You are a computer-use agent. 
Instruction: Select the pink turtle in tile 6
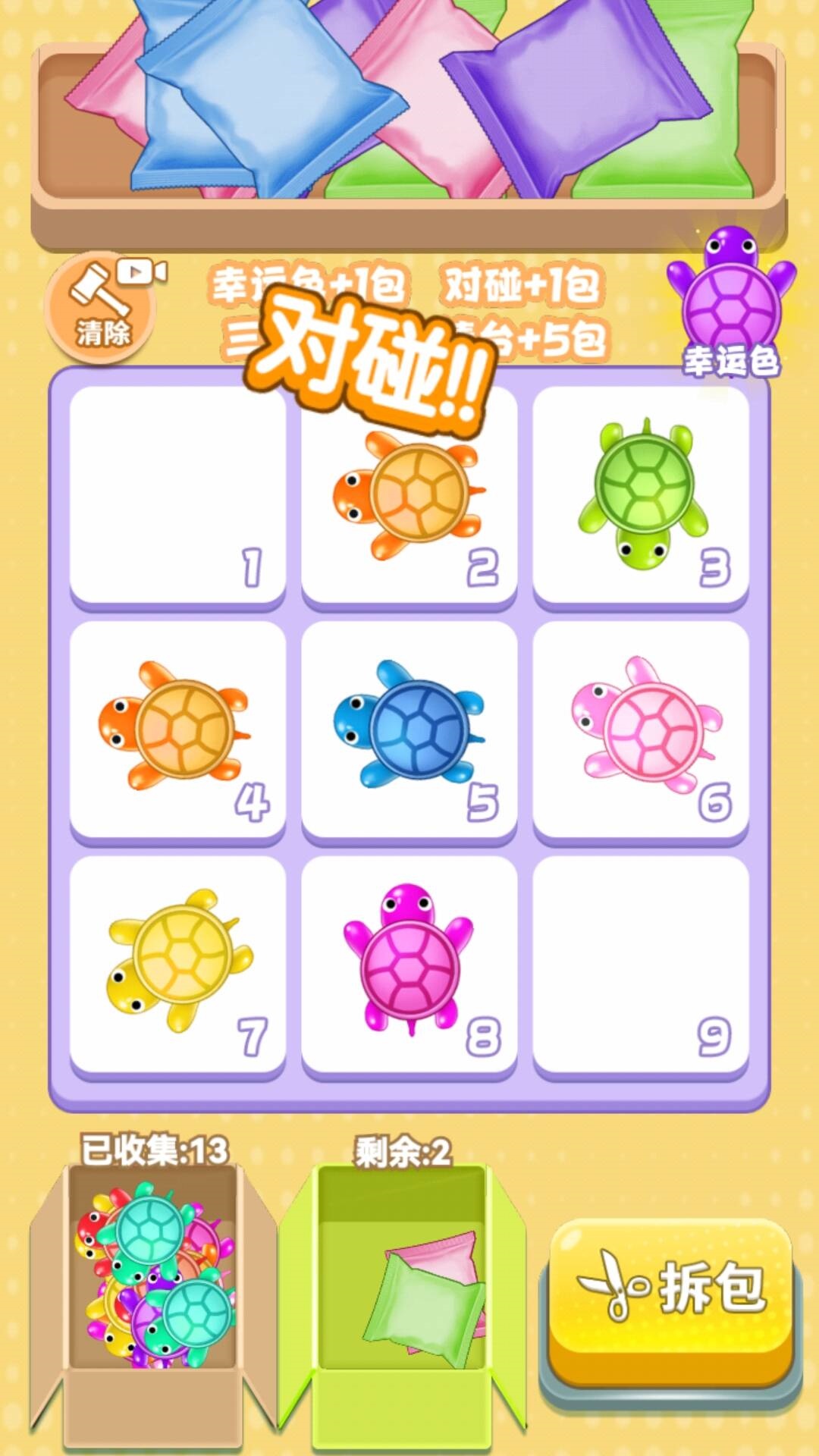tap(645, 726)
